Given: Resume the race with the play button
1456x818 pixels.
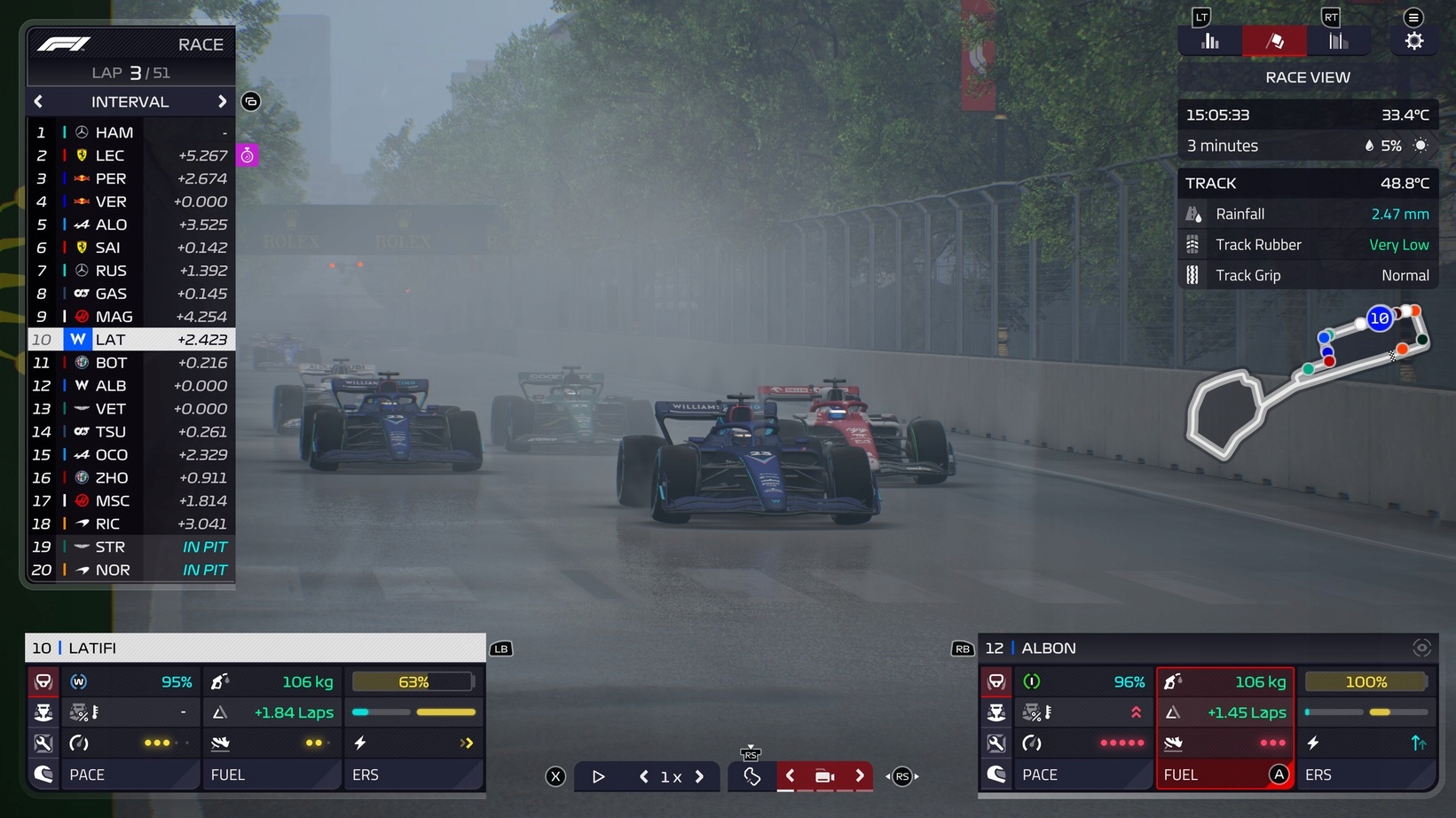Looking at the screenshot, I should click(599, 776).
